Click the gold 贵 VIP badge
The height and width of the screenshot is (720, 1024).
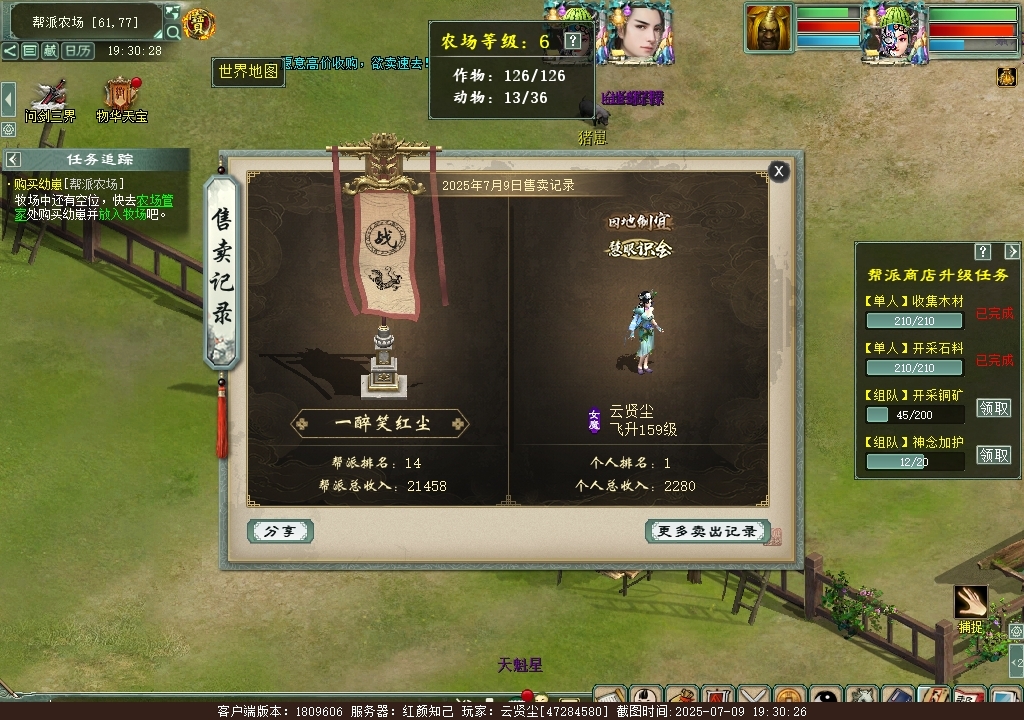pyautogui.click(x=200, y=24)
